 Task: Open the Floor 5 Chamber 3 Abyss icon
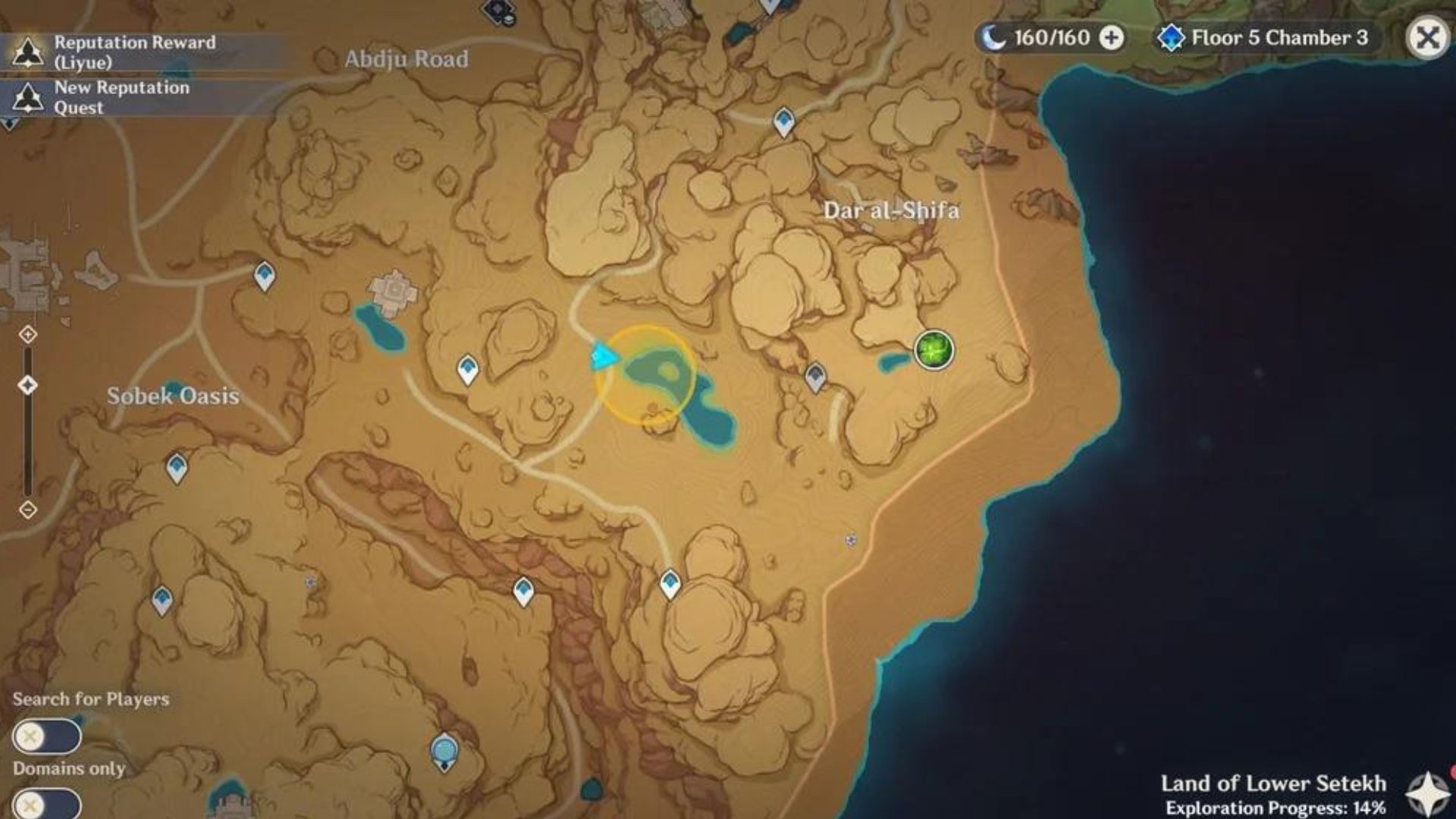[1172, 36]
